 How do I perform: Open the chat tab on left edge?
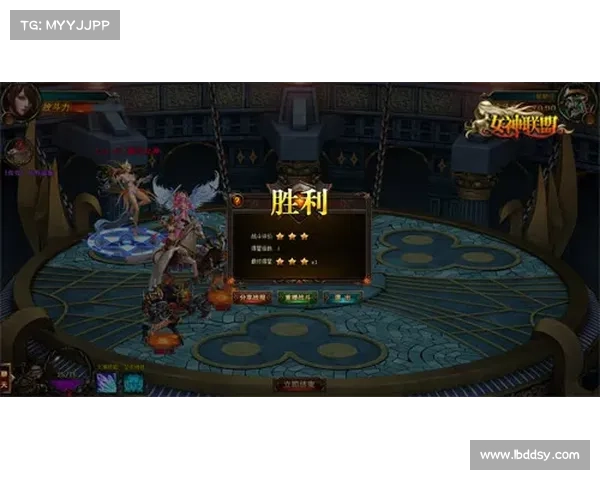point(5,379)
